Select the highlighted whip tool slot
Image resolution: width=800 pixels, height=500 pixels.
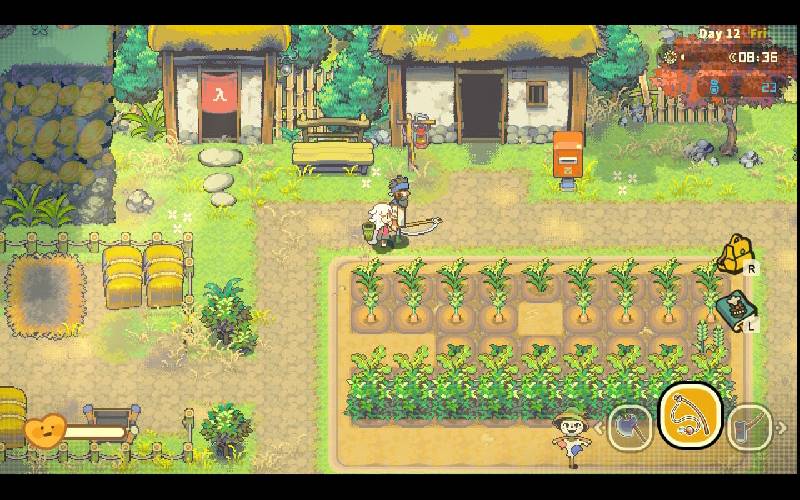click(690, 416)
